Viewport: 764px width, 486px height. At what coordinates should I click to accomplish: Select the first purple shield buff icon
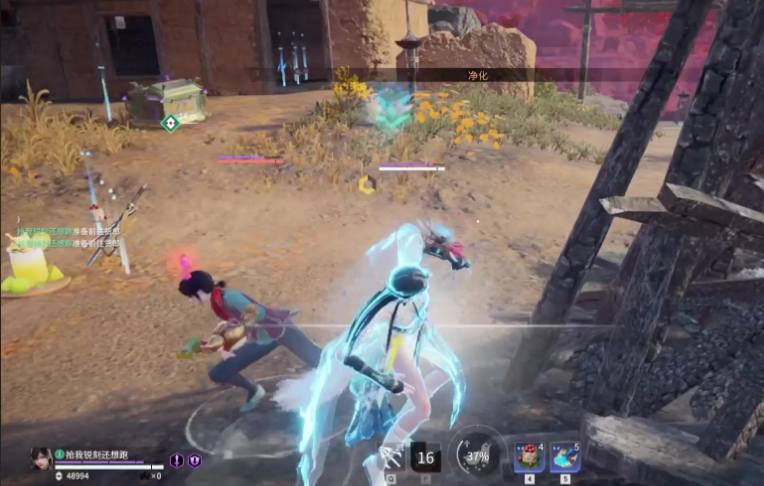click(x=177, y=461)
